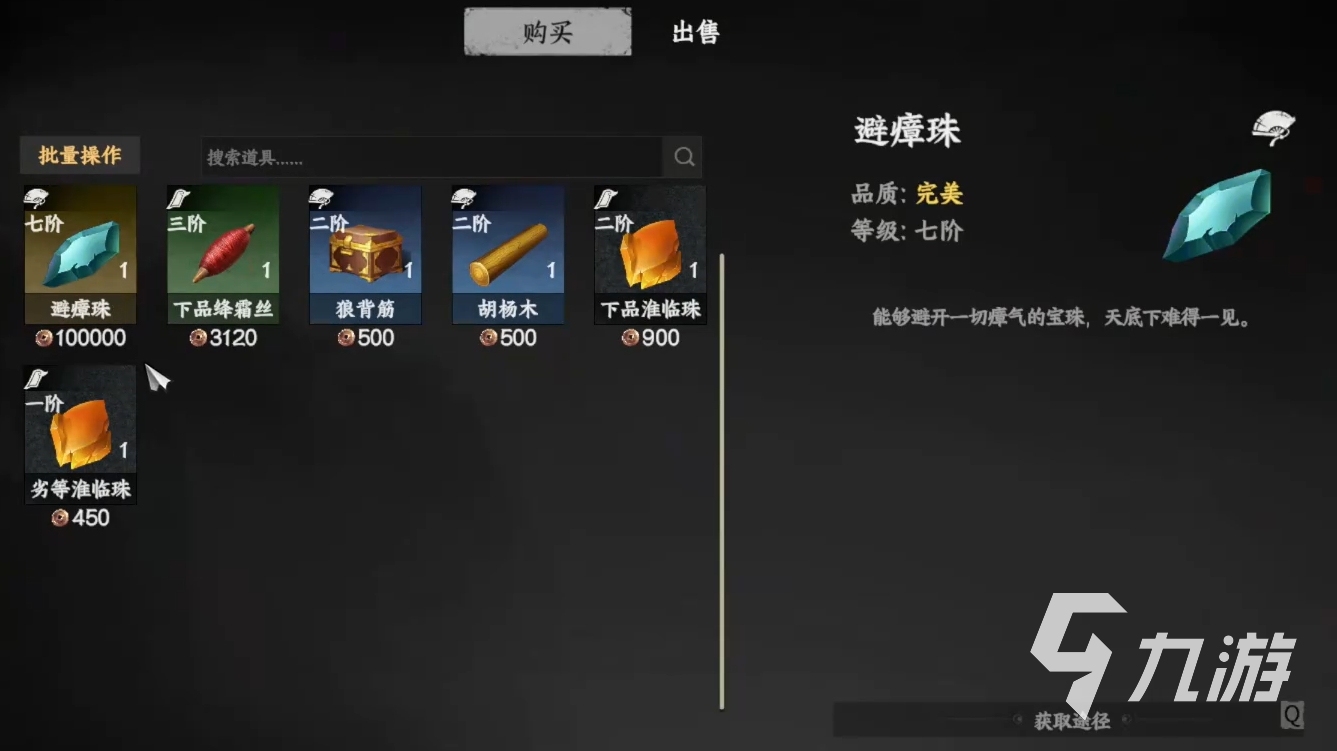
Task: Switch to the 出售 tab
Action: [x=695, y=32]
